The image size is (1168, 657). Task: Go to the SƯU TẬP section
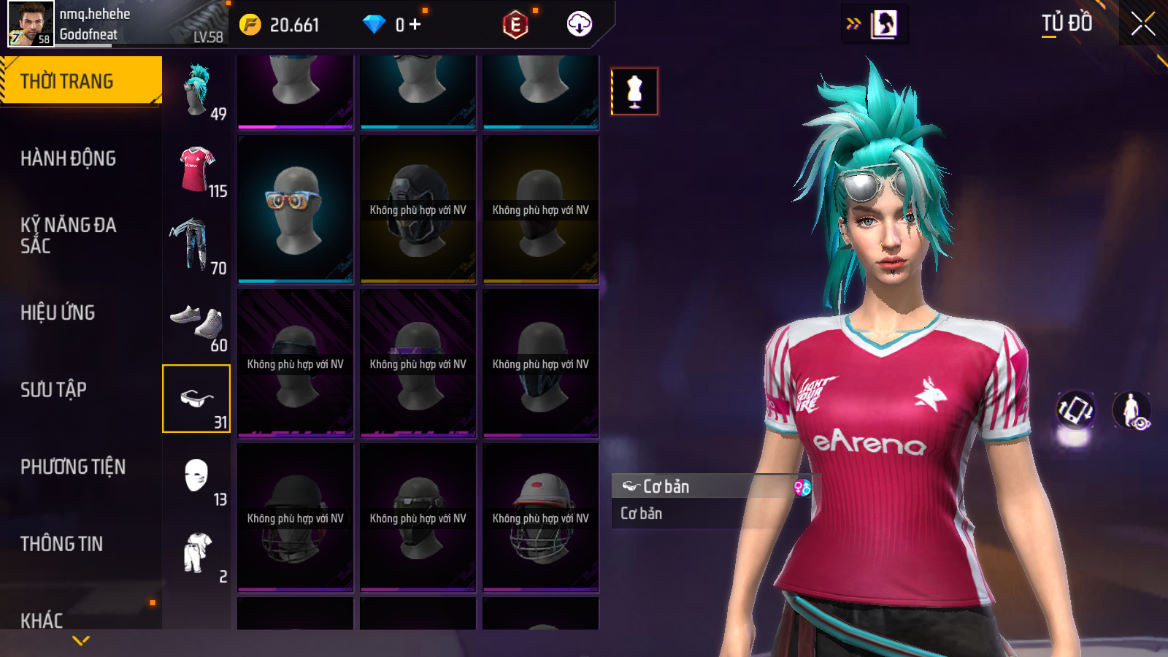tap(53, 389)
